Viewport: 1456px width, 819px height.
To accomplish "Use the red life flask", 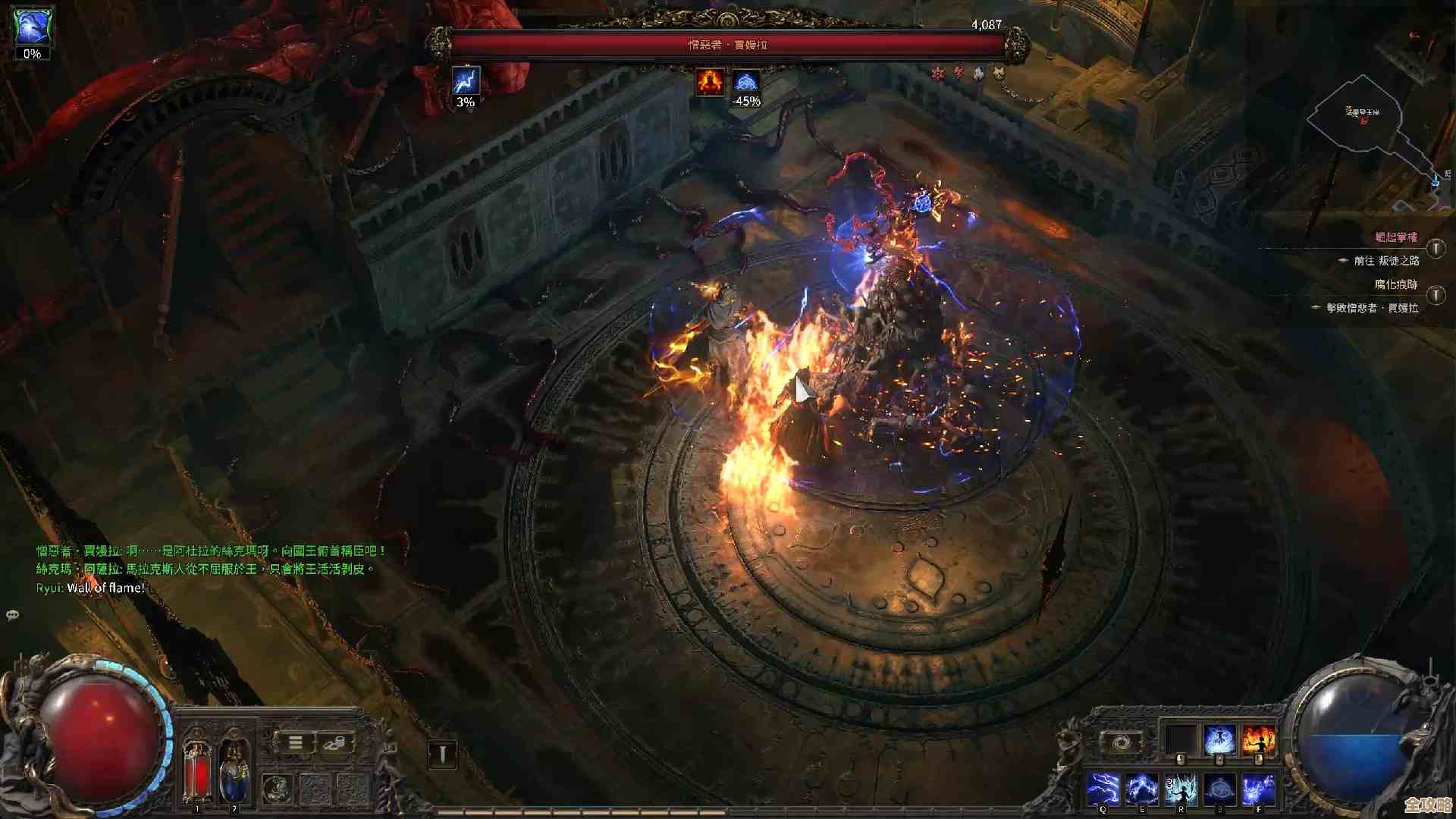I will [197, 773].
